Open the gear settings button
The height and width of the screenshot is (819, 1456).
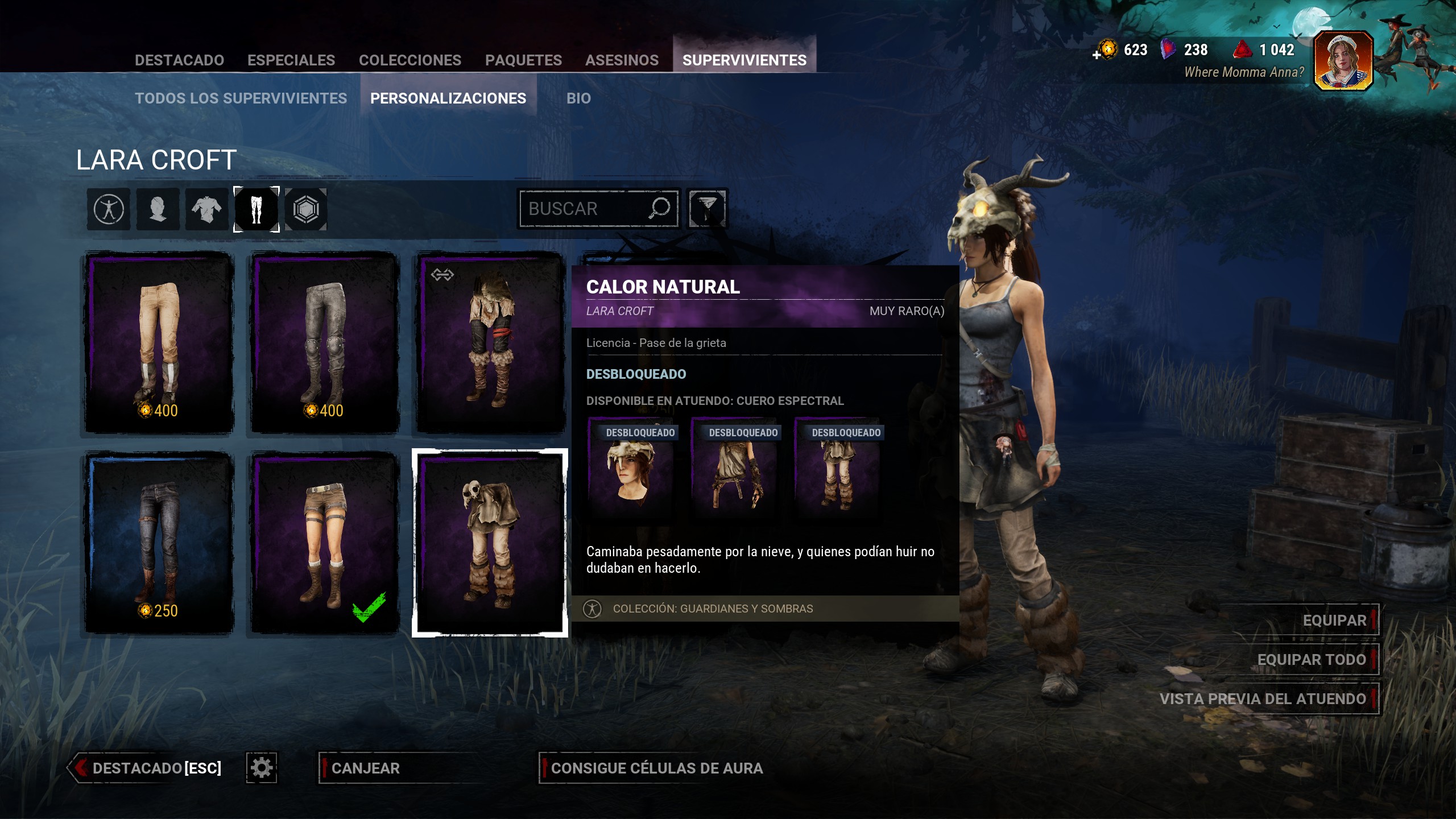point(262,768)
